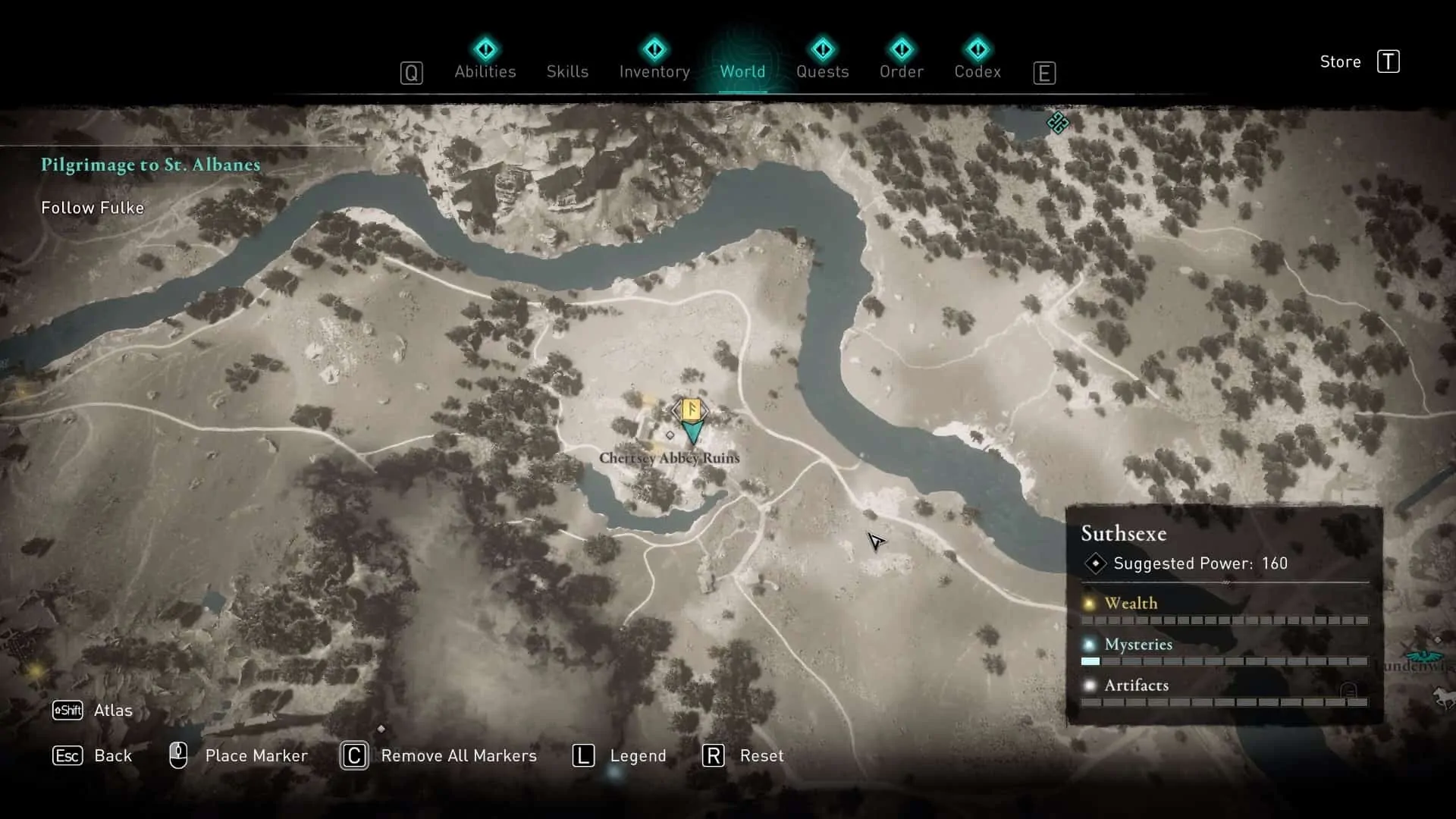This screenshot has width=1456, height=819.
Task: Click the blue Mysteries icon in the Suthsexe panel
Action: click(1090, 644)
